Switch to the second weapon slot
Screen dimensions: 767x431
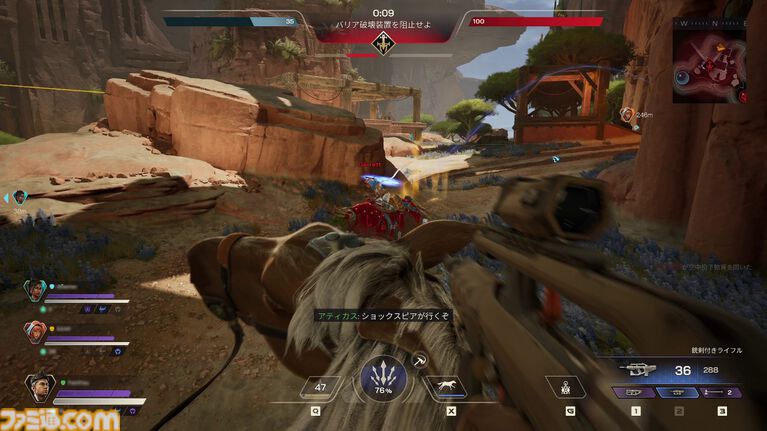pyautogui.click(x=679, y=393)
